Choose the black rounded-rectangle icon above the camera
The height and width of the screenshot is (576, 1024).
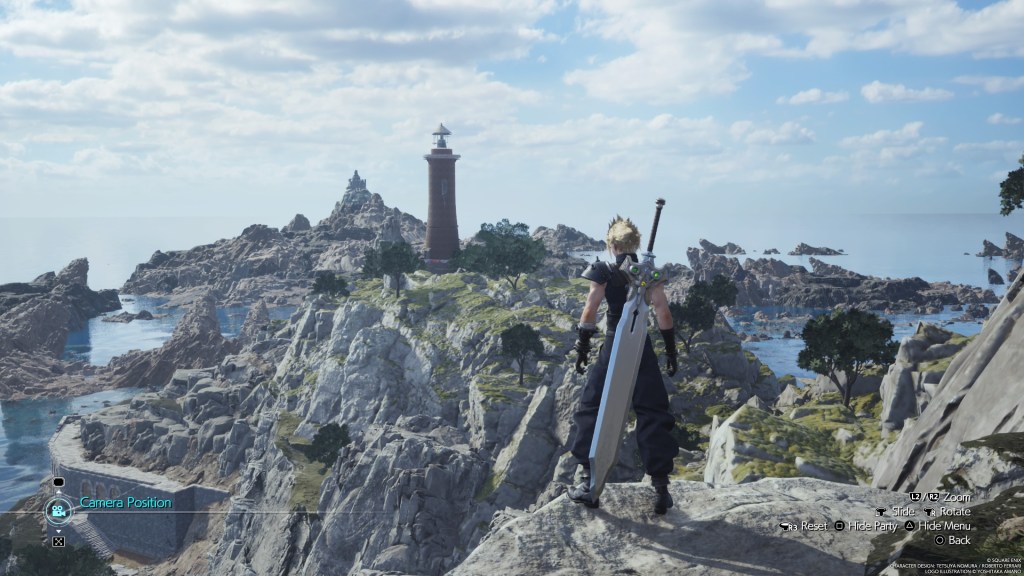58,482
